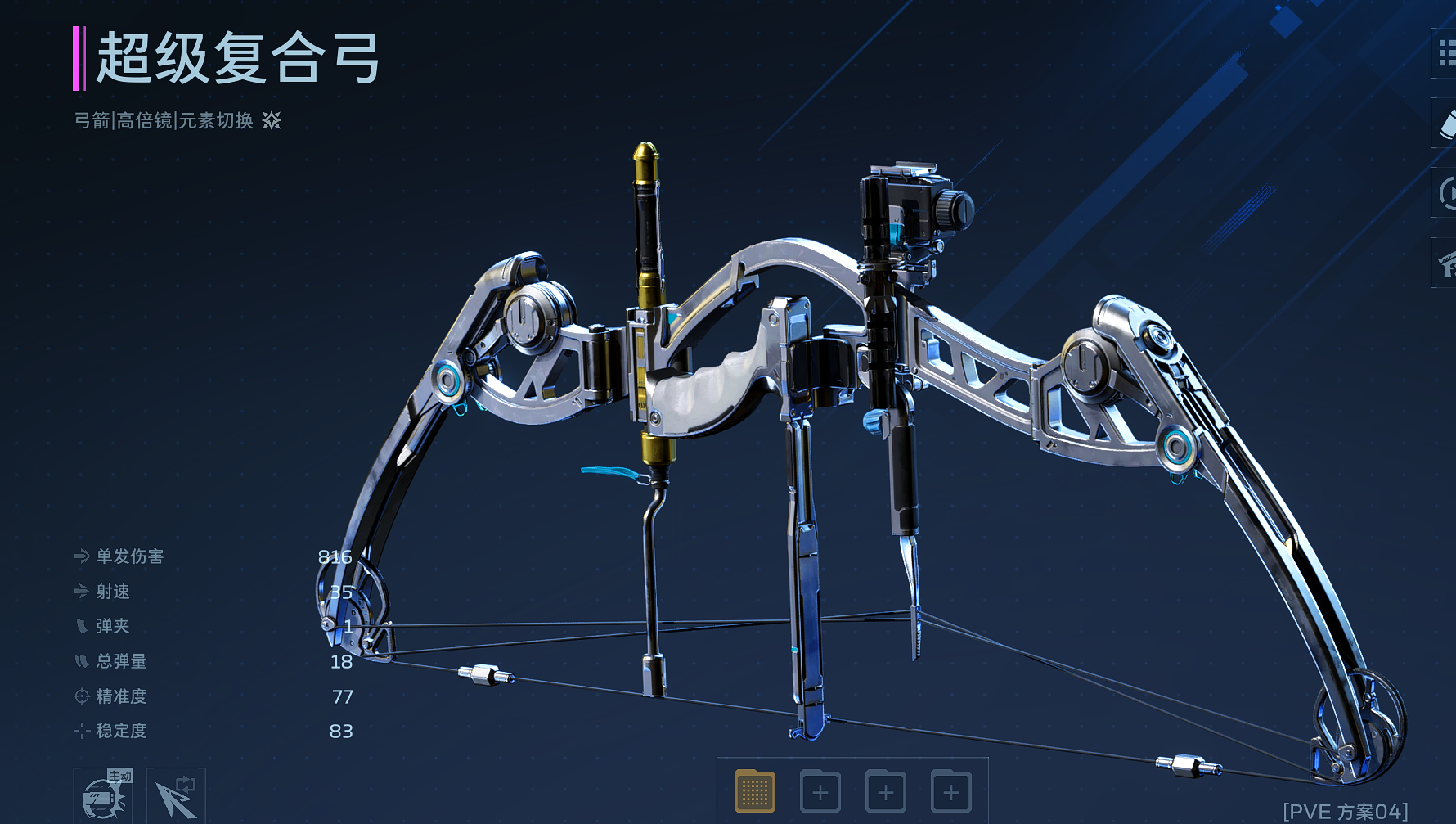This screenshot has height=824, width=1456.
Task: Open the grid list icon on the right edge
Action: (1445, 53)
